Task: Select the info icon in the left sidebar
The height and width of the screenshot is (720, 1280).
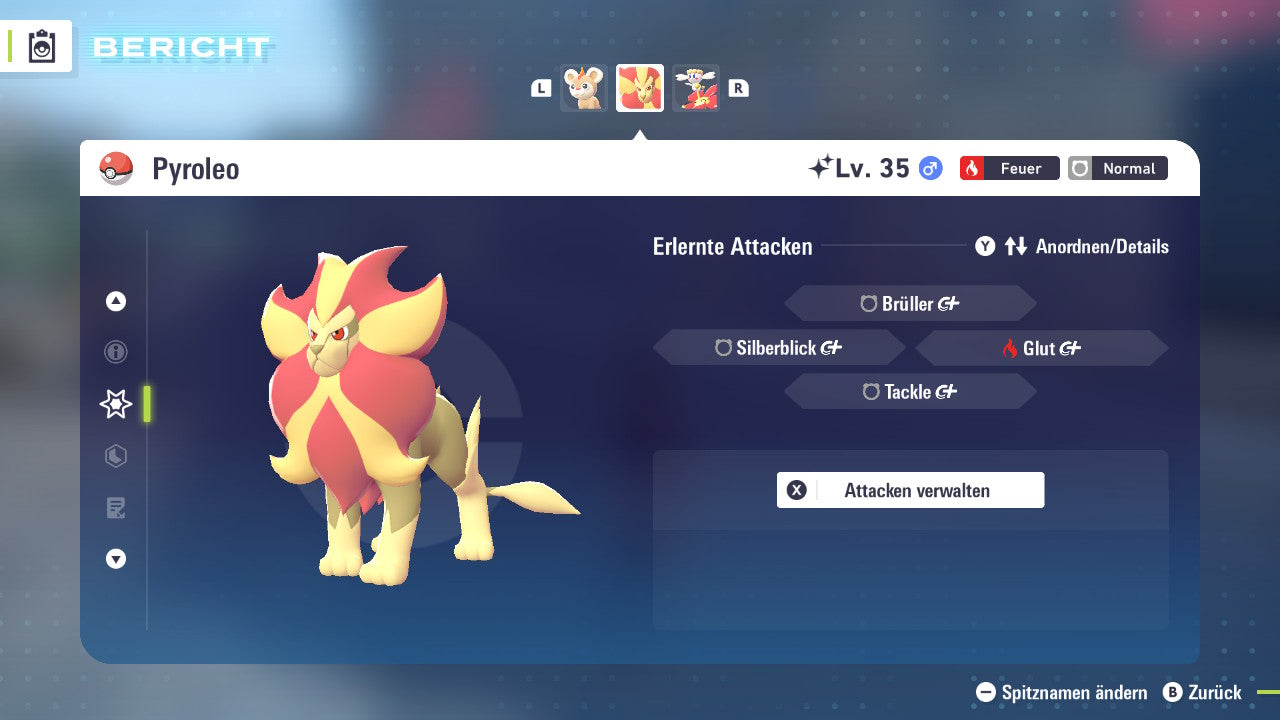Action: pos(115,352)
